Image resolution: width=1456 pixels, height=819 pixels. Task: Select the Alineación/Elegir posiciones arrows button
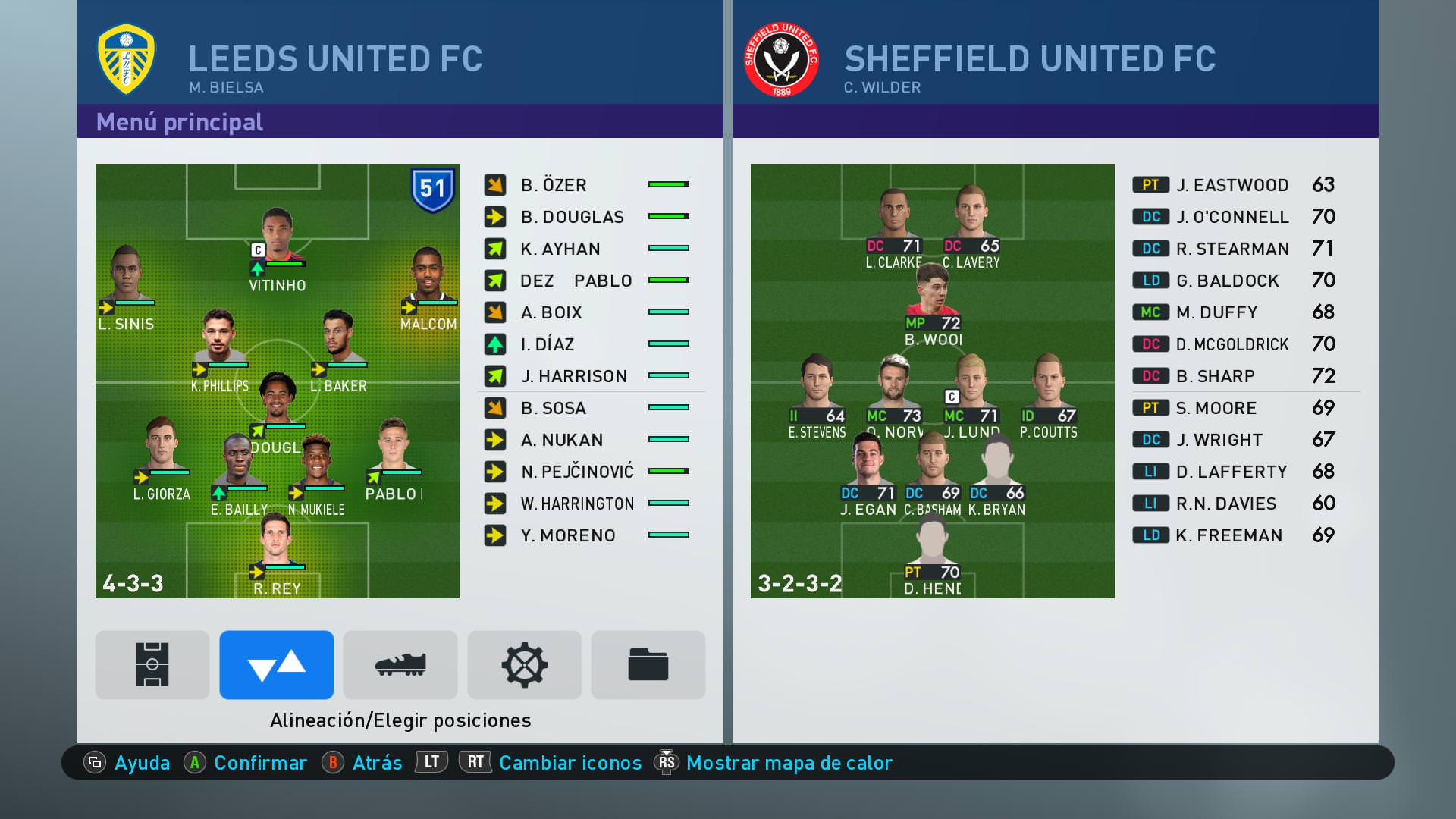point(277,665)
